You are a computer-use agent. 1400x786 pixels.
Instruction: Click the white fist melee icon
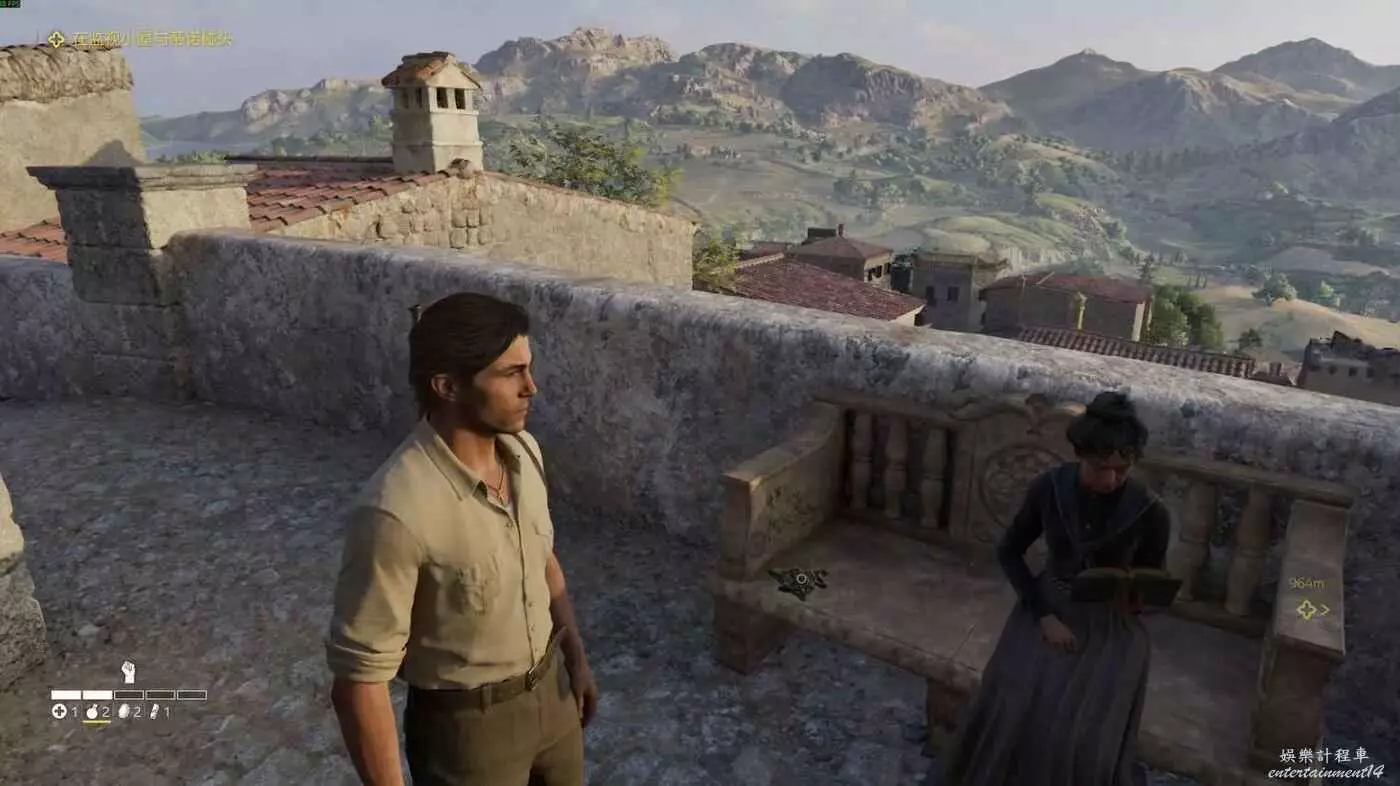[128, 672]
